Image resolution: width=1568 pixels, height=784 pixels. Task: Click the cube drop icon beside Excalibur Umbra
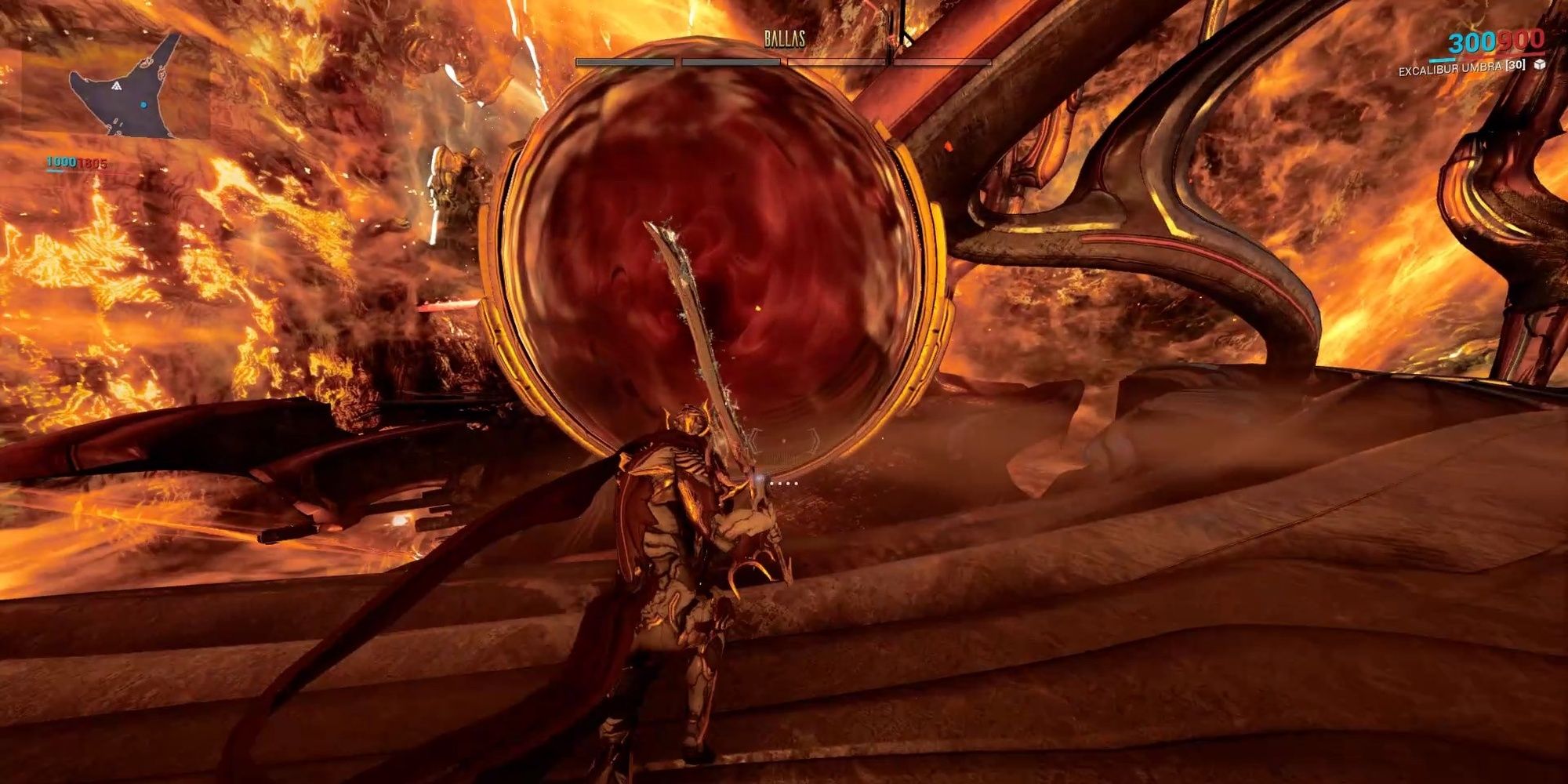(x=1540, y=64)
